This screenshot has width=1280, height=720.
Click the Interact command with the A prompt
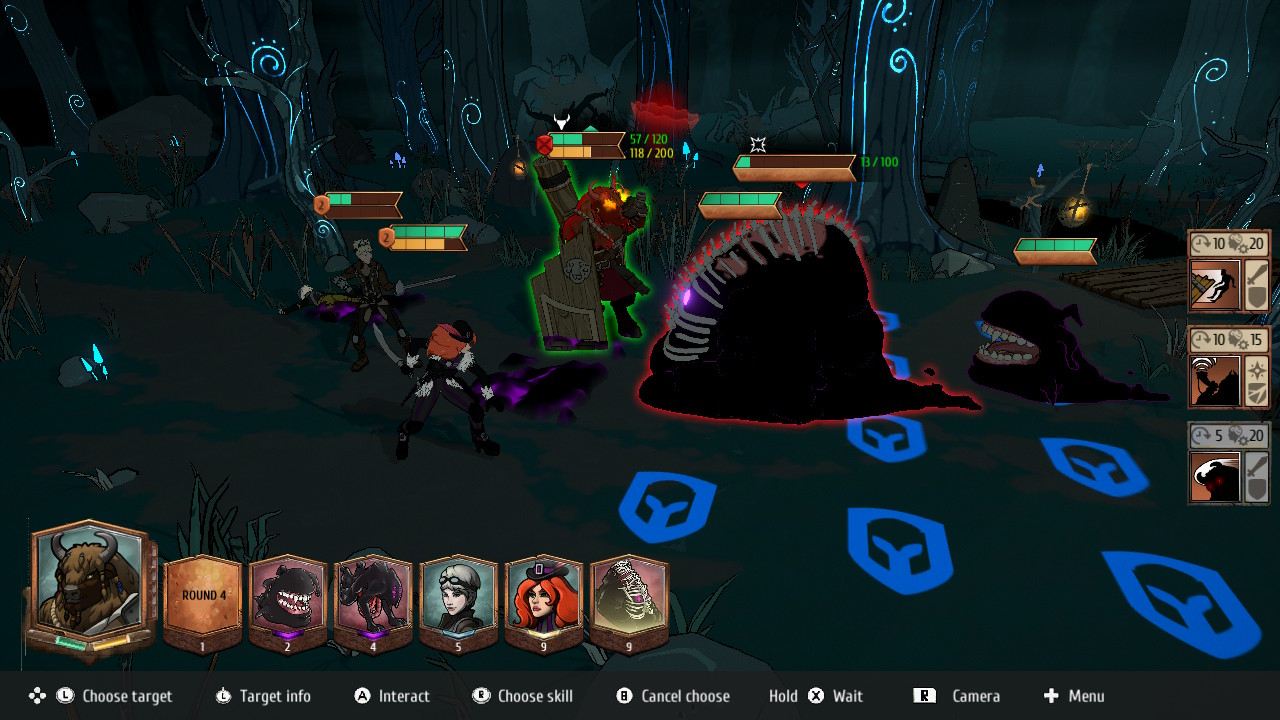point(390,696)
